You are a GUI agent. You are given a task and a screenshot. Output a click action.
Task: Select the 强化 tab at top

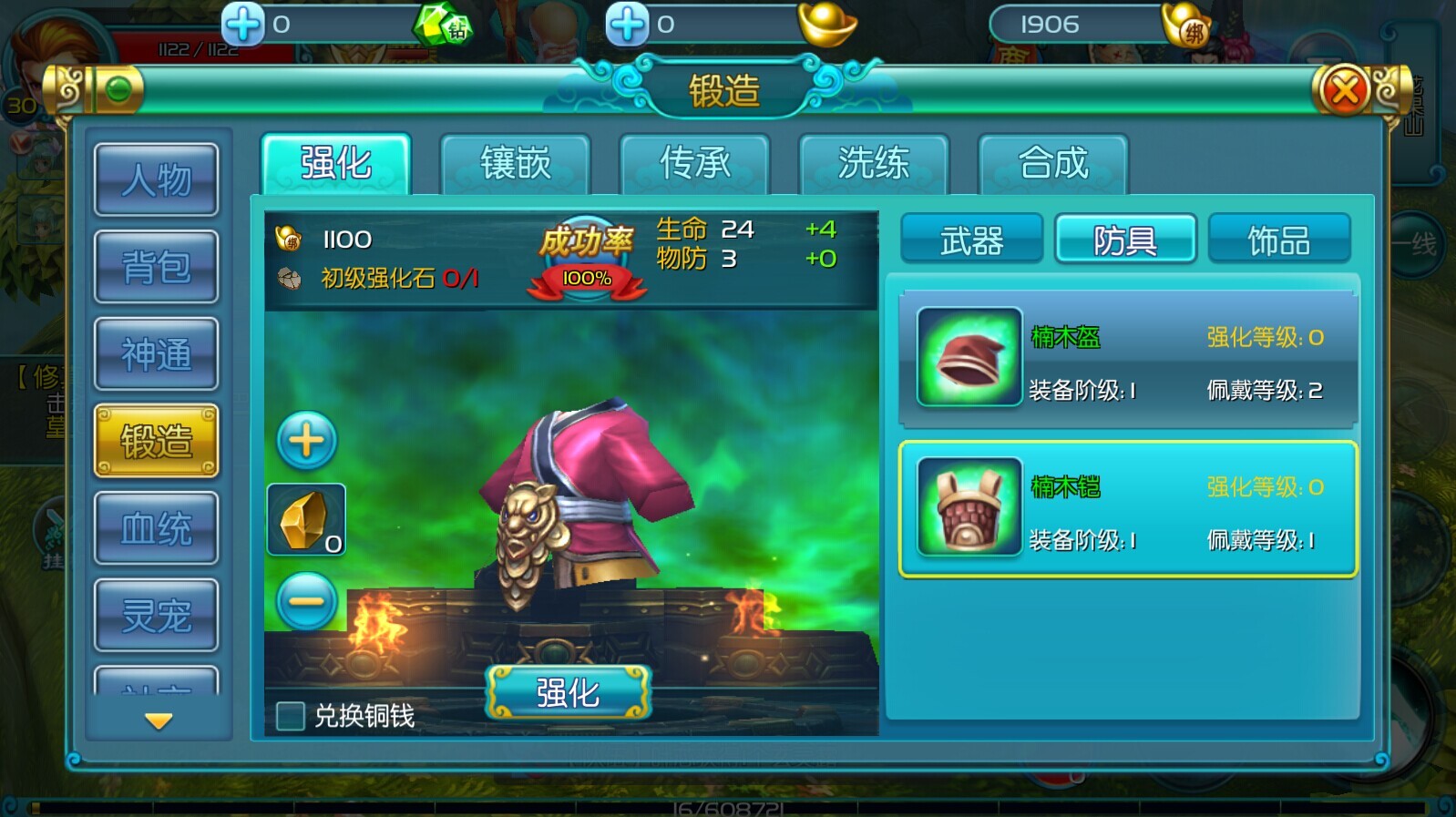click(336, 164)
